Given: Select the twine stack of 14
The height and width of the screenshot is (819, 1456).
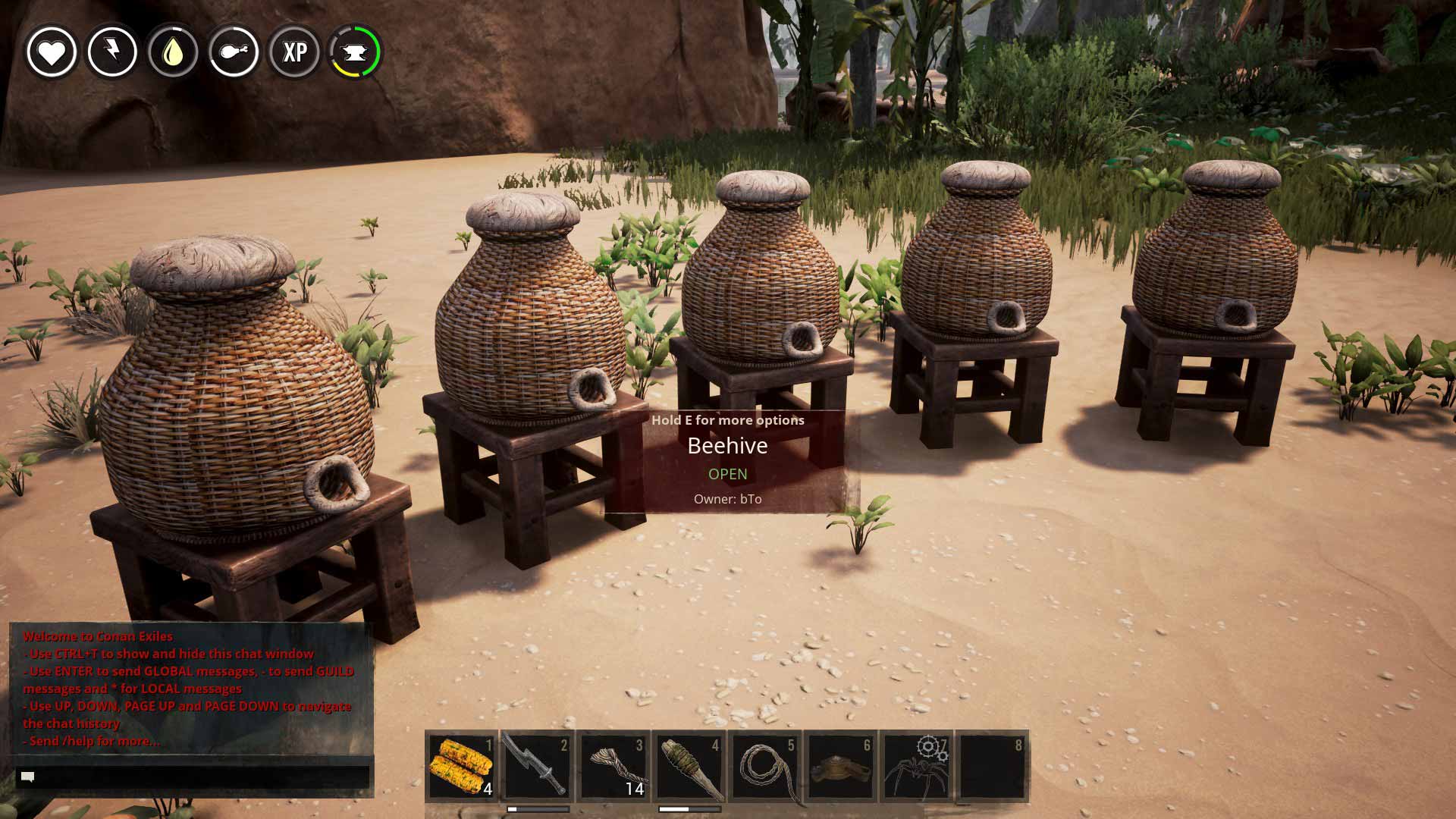Looking at the screenshot, I should [613, 767].
